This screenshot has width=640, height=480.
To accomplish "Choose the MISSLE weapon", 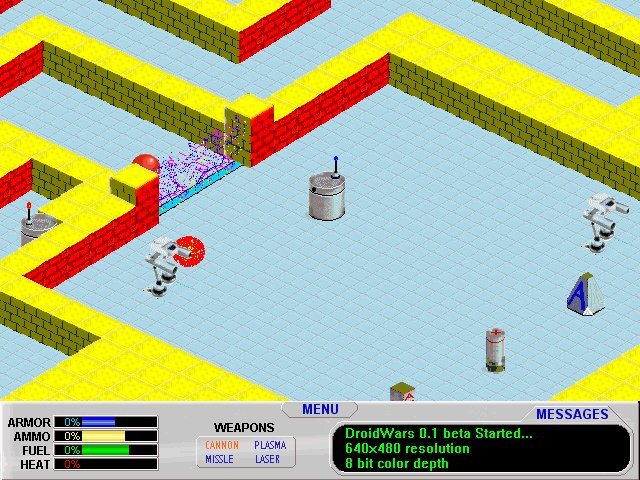I will (x=220, y=460).
